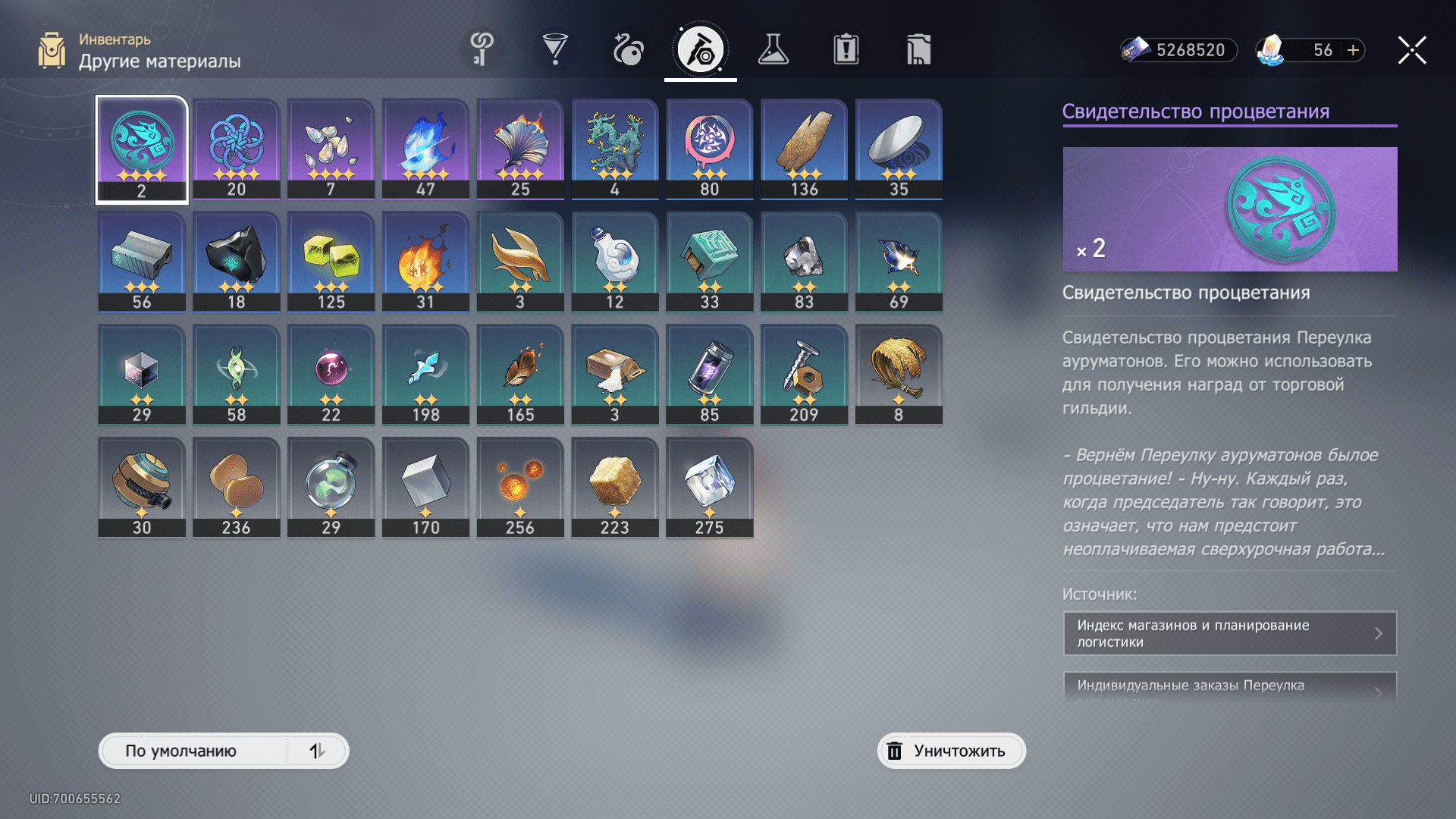Screen dimensions: 1456x819
Task: Select the black ore item with 18
Action: pos(237,262)
